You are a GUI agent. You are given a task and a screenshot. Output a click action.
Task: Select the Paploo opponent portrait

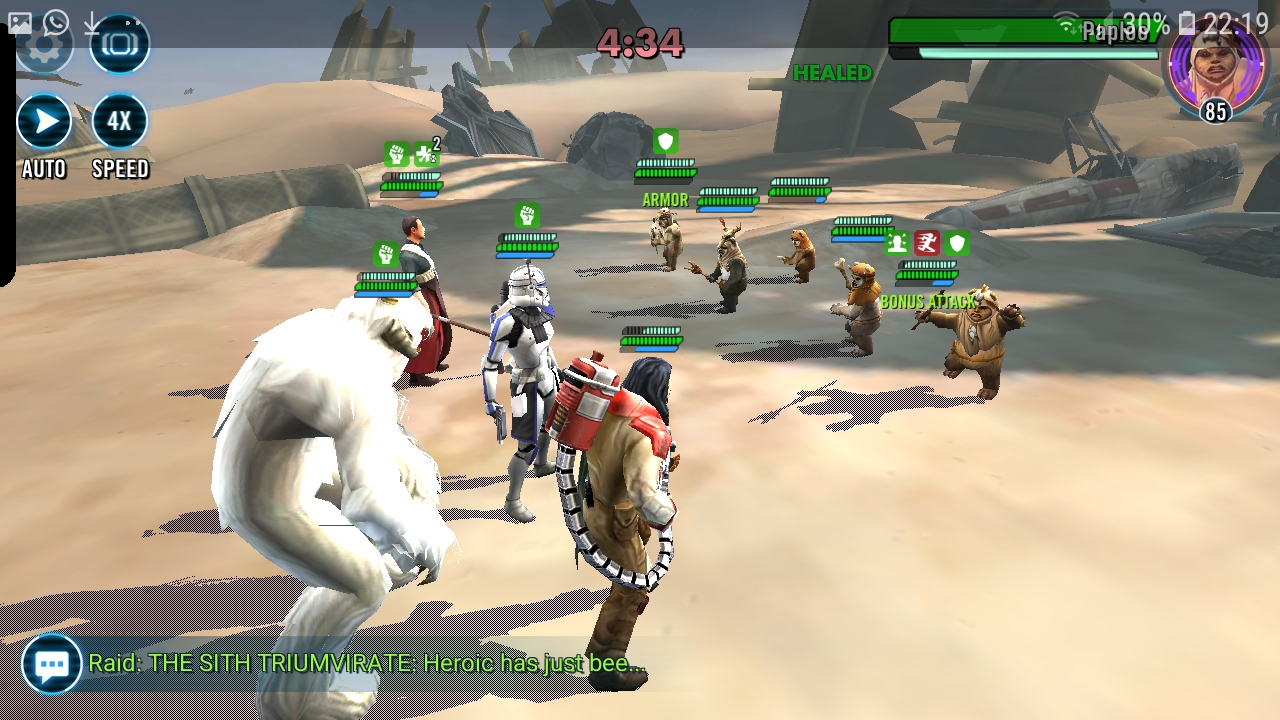click(1216, 66)
